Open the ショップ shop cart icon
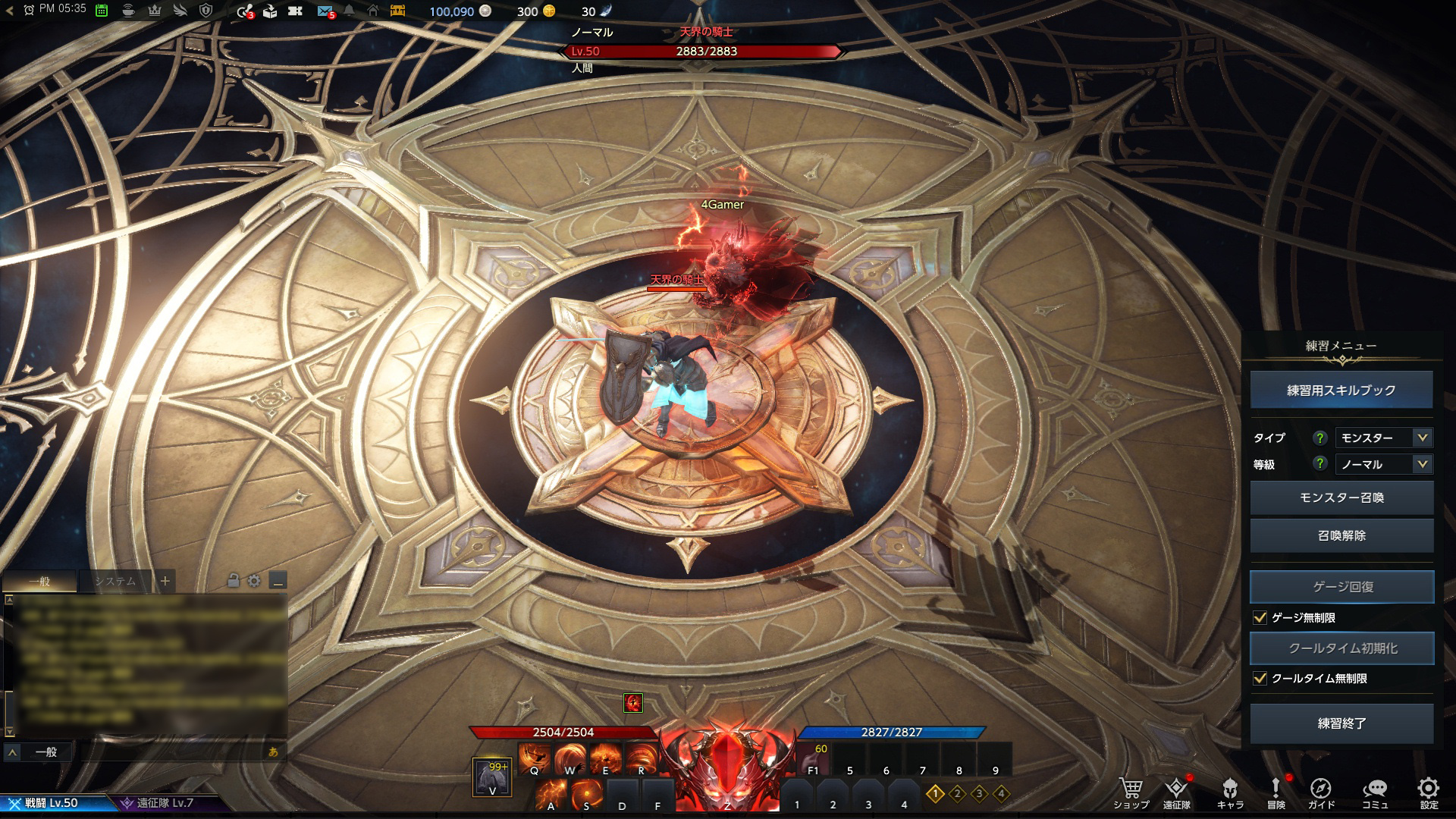Screen dimensions: 1456x819 pyautogui.click(x=1131, y=789)
